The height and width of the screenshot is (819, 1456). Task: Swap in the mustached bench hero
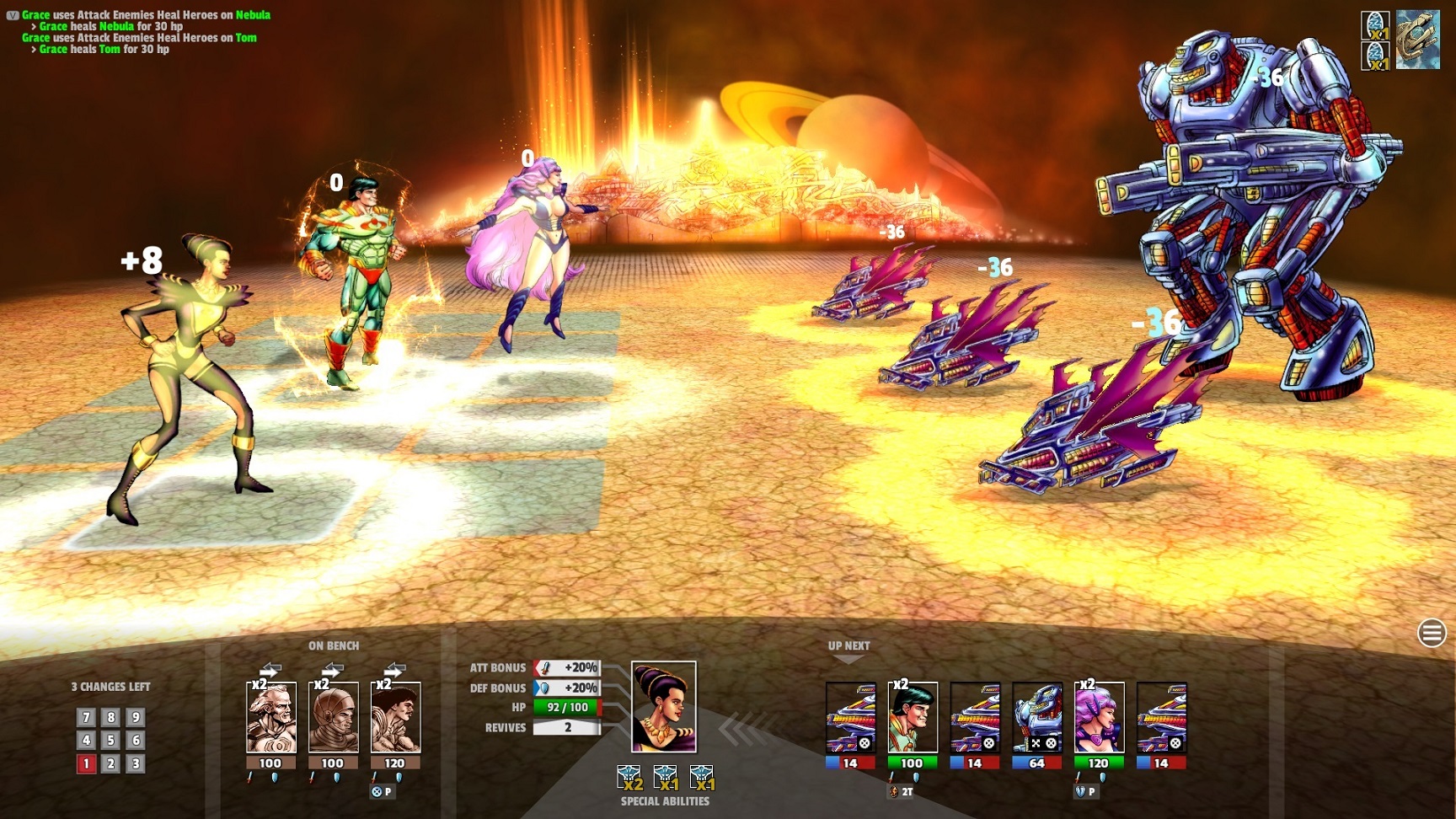(395, 717)
